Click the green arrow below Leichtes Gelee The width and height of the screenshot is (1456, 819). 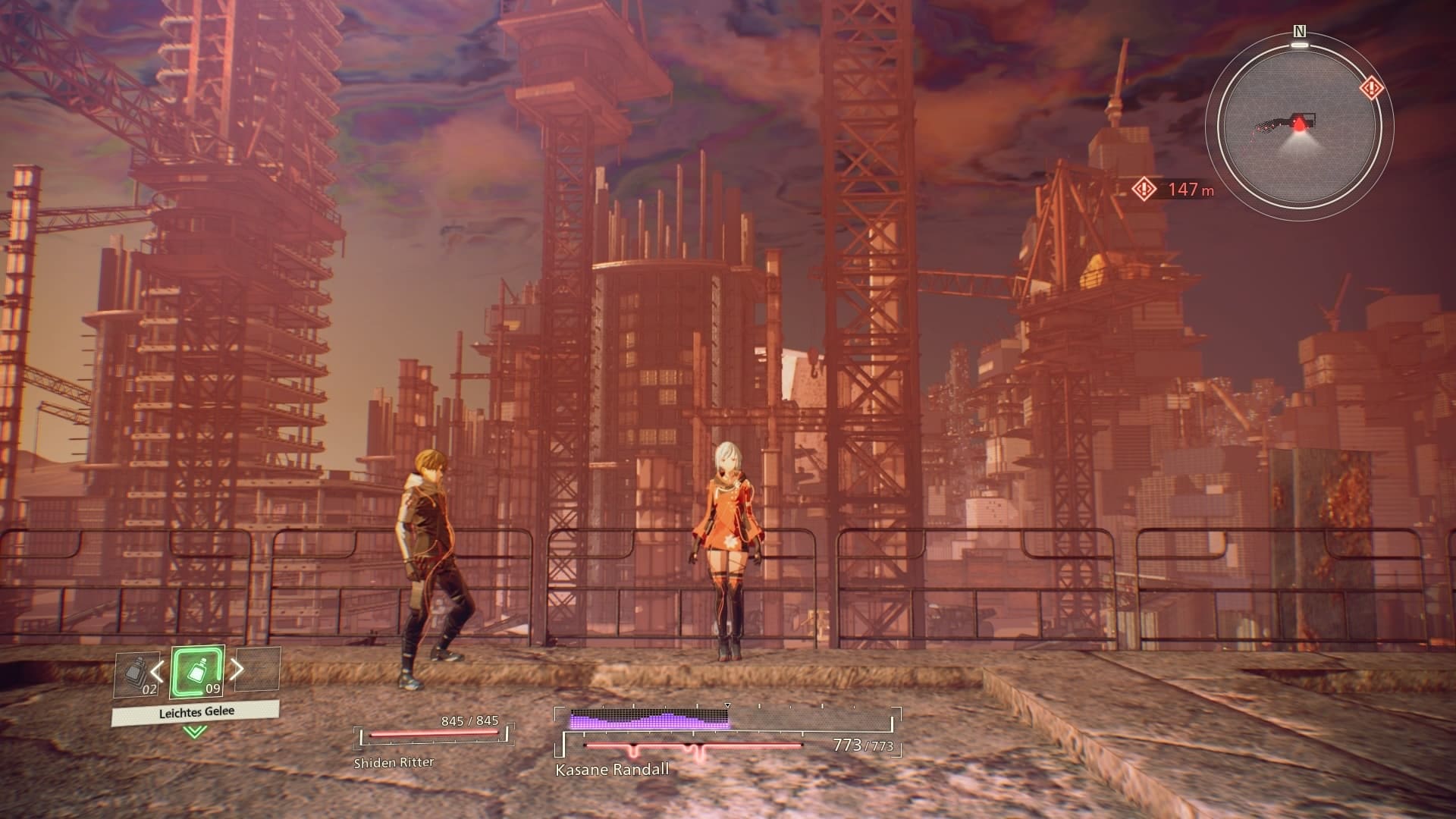point(196,731)
